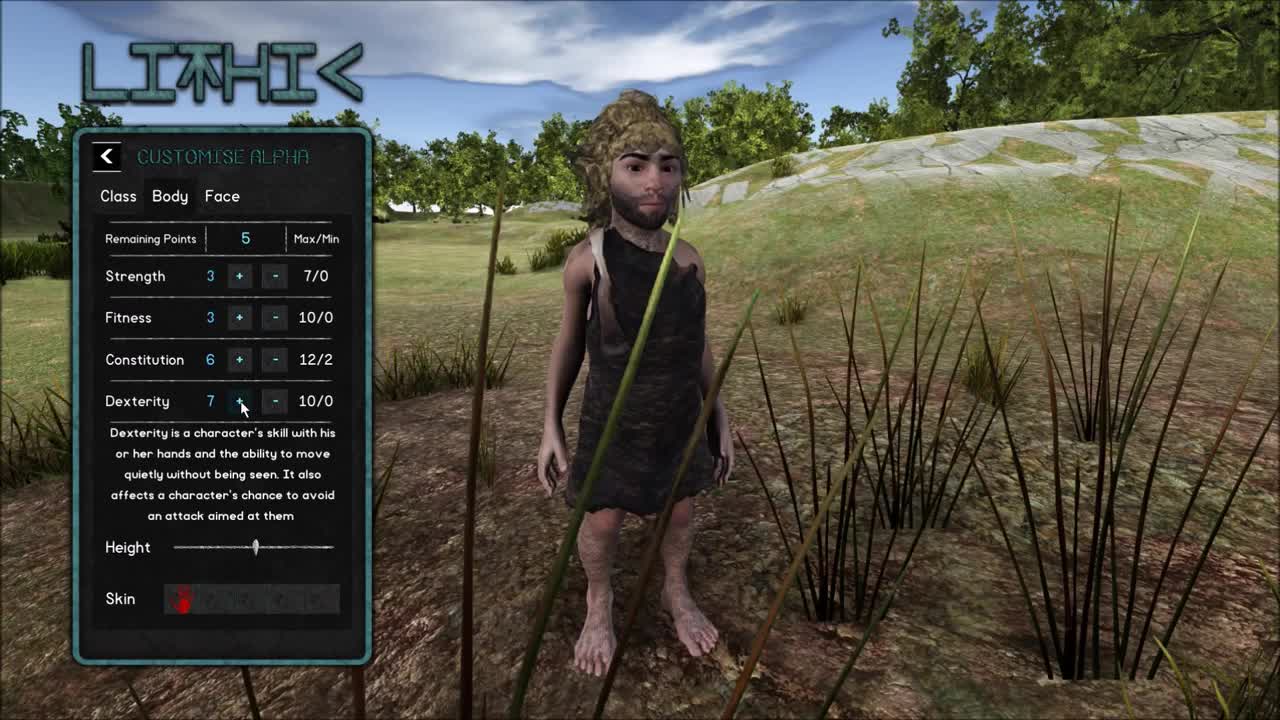Click the Height slider handle
The height and width of the screenshot is (720, 1280).
pyautogui.click(x=256, y=547)
